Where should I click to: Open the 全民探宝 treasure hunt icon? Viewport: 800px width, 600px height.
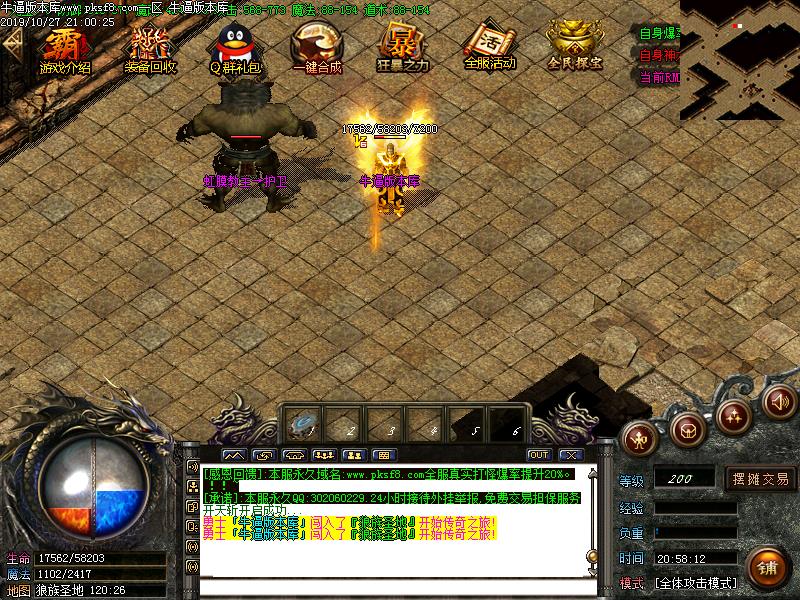[x=575, y=48]
